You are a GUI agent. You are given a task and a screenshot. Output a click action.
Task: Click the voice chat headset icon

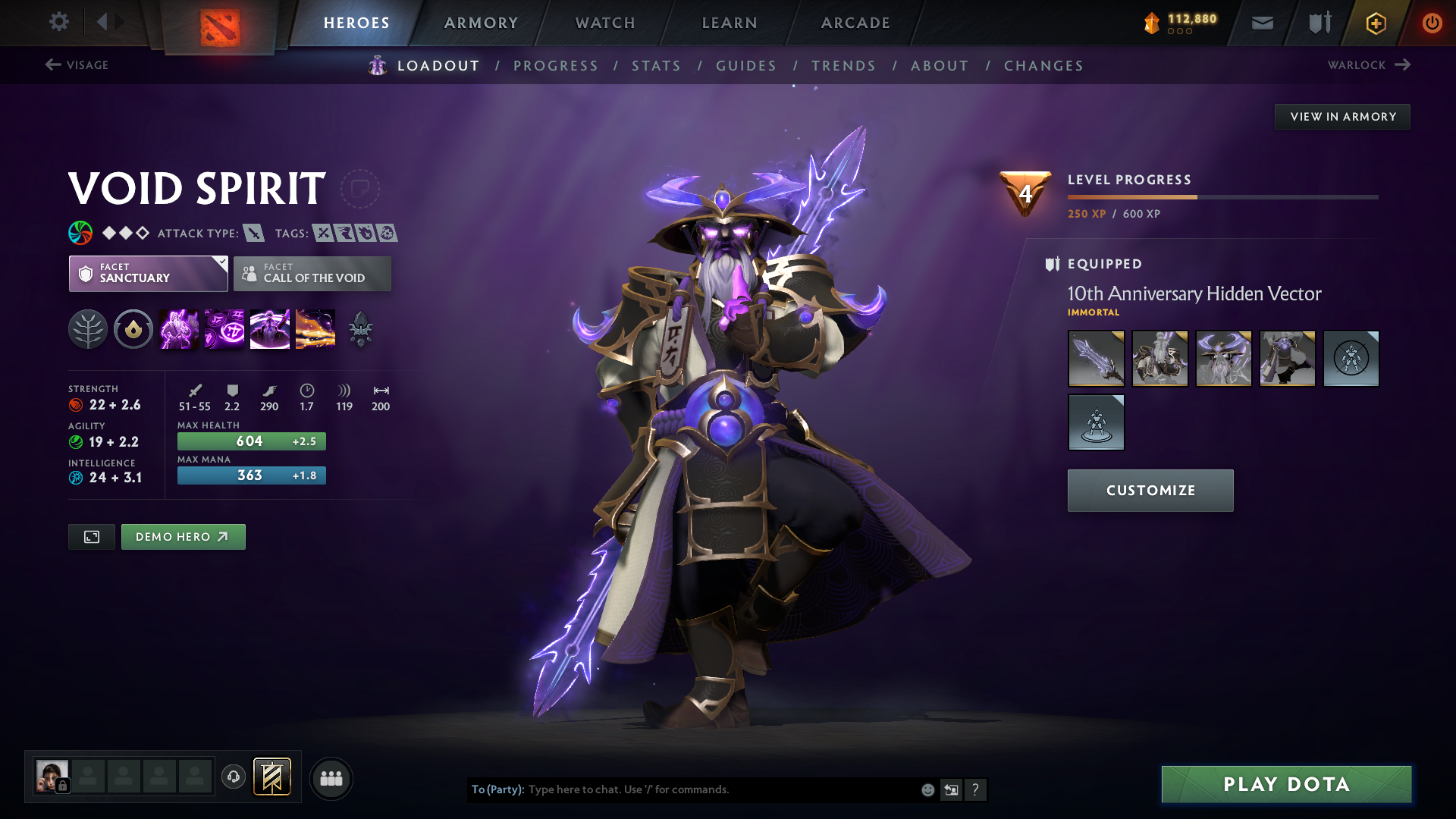[x=234, y=778]
